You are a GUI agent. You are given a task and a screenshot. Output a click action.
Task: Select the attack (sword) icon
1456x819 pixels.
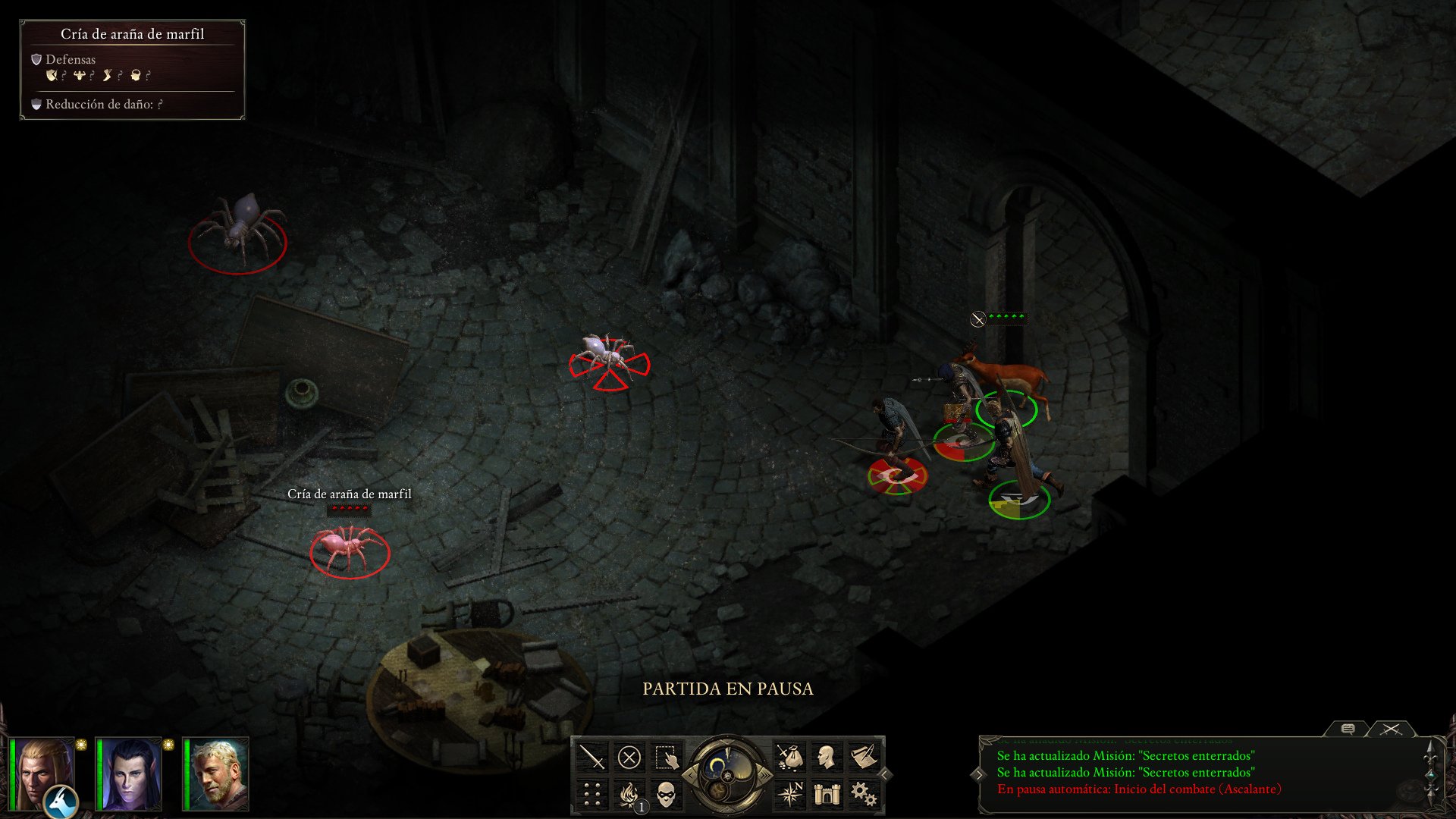tap(592, 756)
